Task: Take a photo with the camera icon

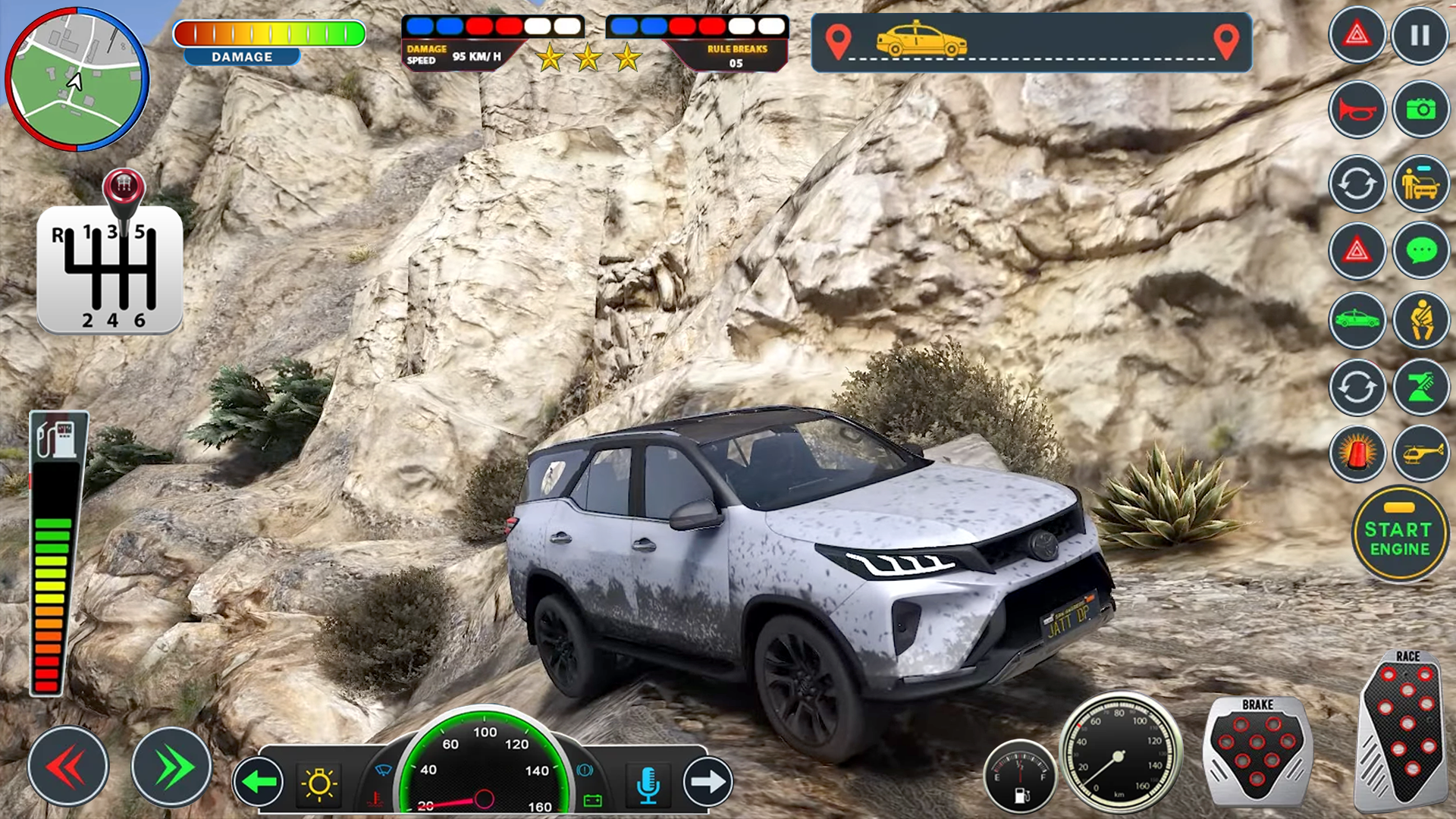Action: click(1421, 108)
